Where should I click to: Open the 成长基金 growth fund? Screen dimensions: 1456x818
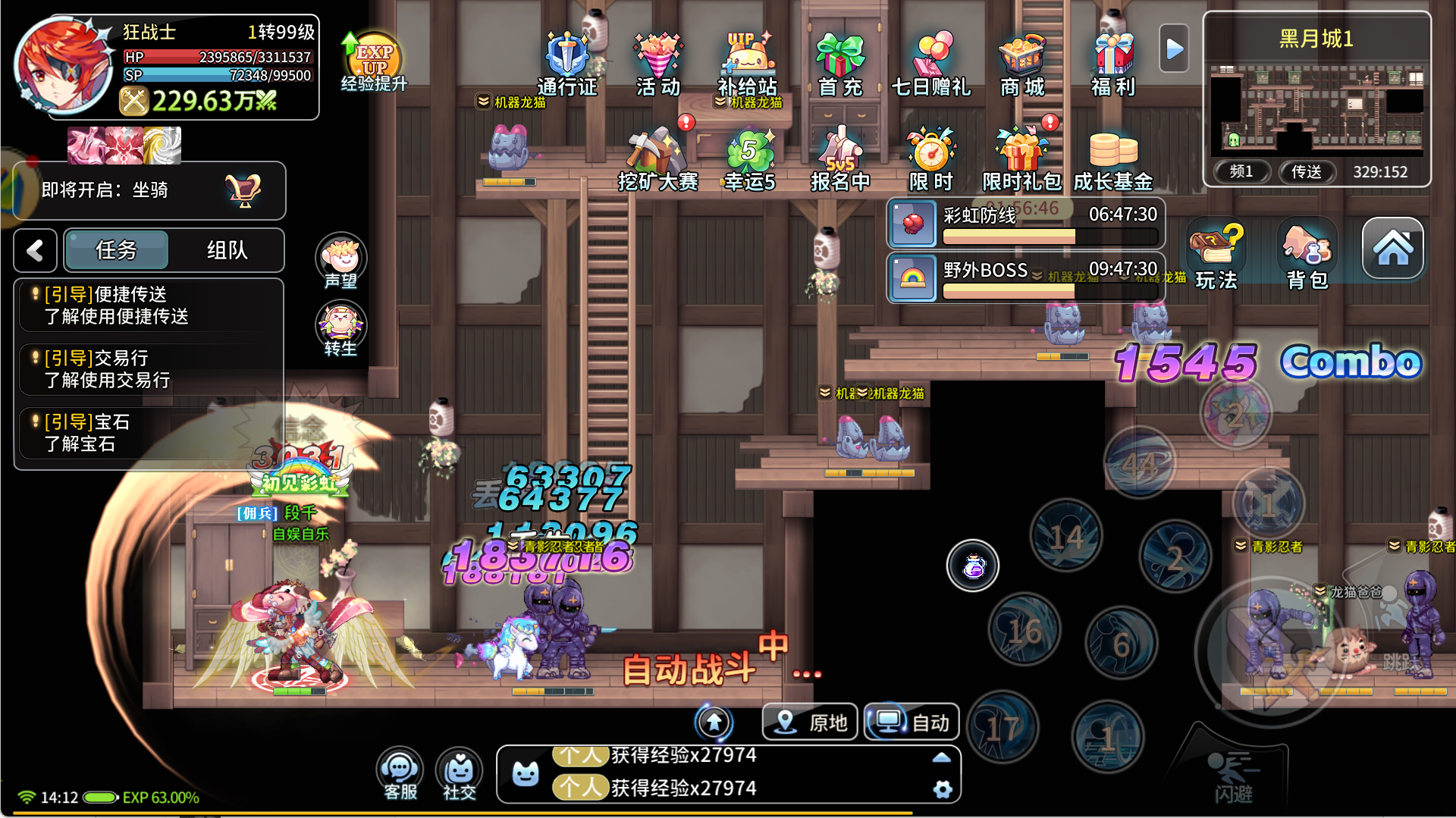pyautogui.click(x=1112, y=158)
